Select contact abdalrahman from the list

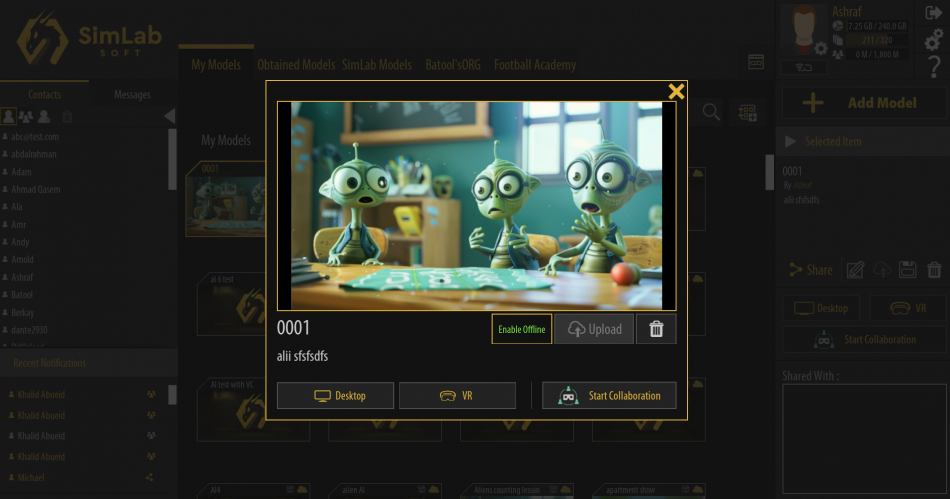click(x=34, y=154)
